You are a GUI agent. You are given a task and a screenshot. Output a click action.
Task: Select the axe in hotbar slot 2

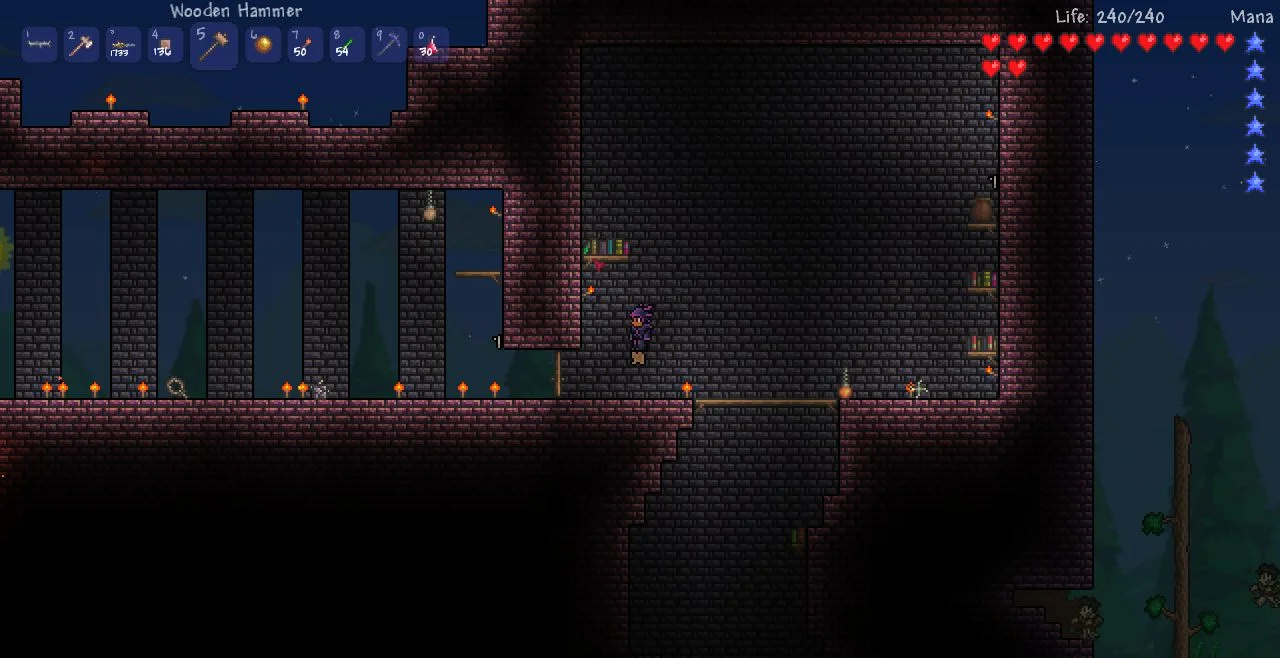click(x=81, y=45)
